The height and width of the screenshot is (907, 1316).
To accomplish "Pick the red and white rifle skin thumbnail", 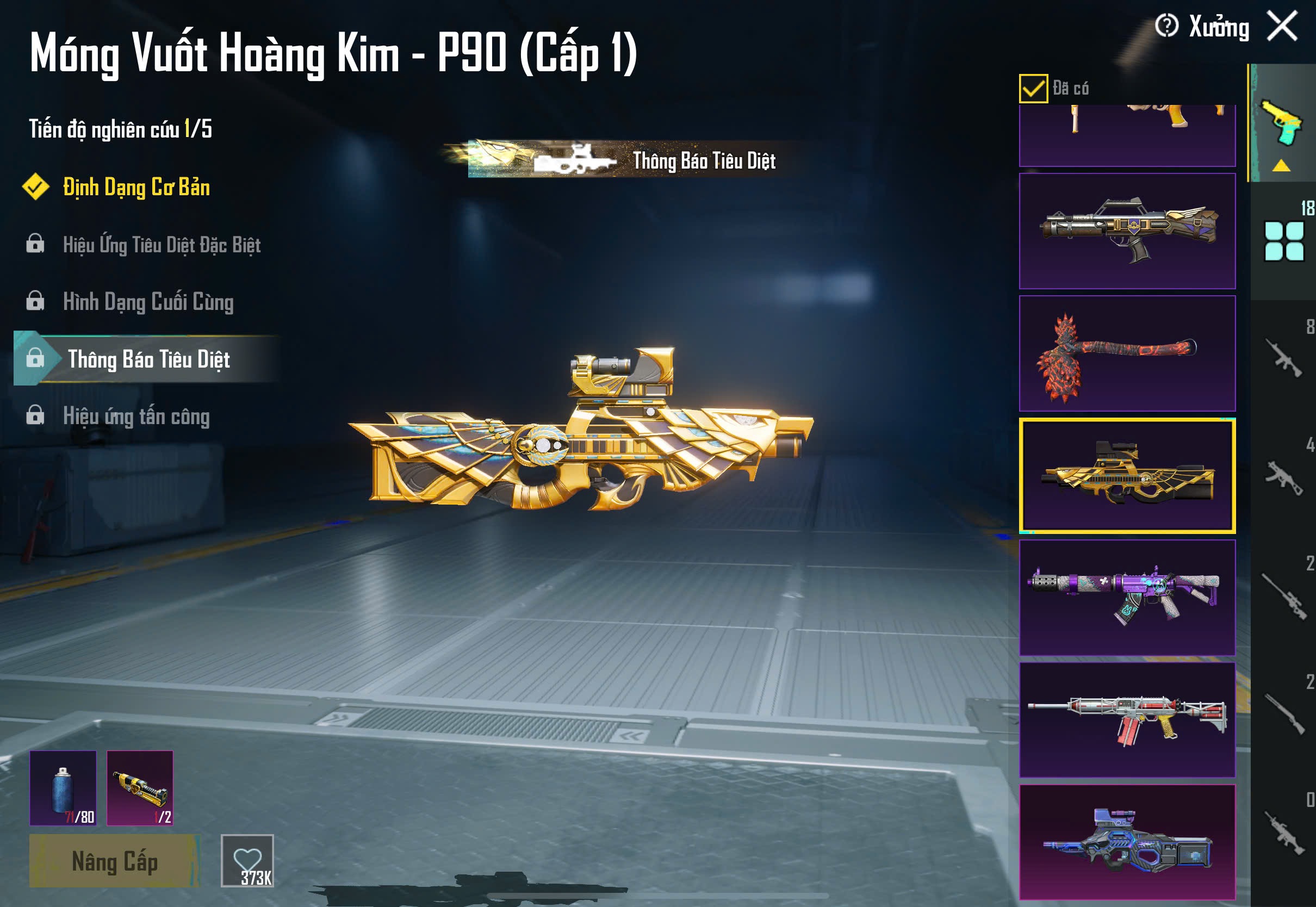I will click(x=1127, y=720).
